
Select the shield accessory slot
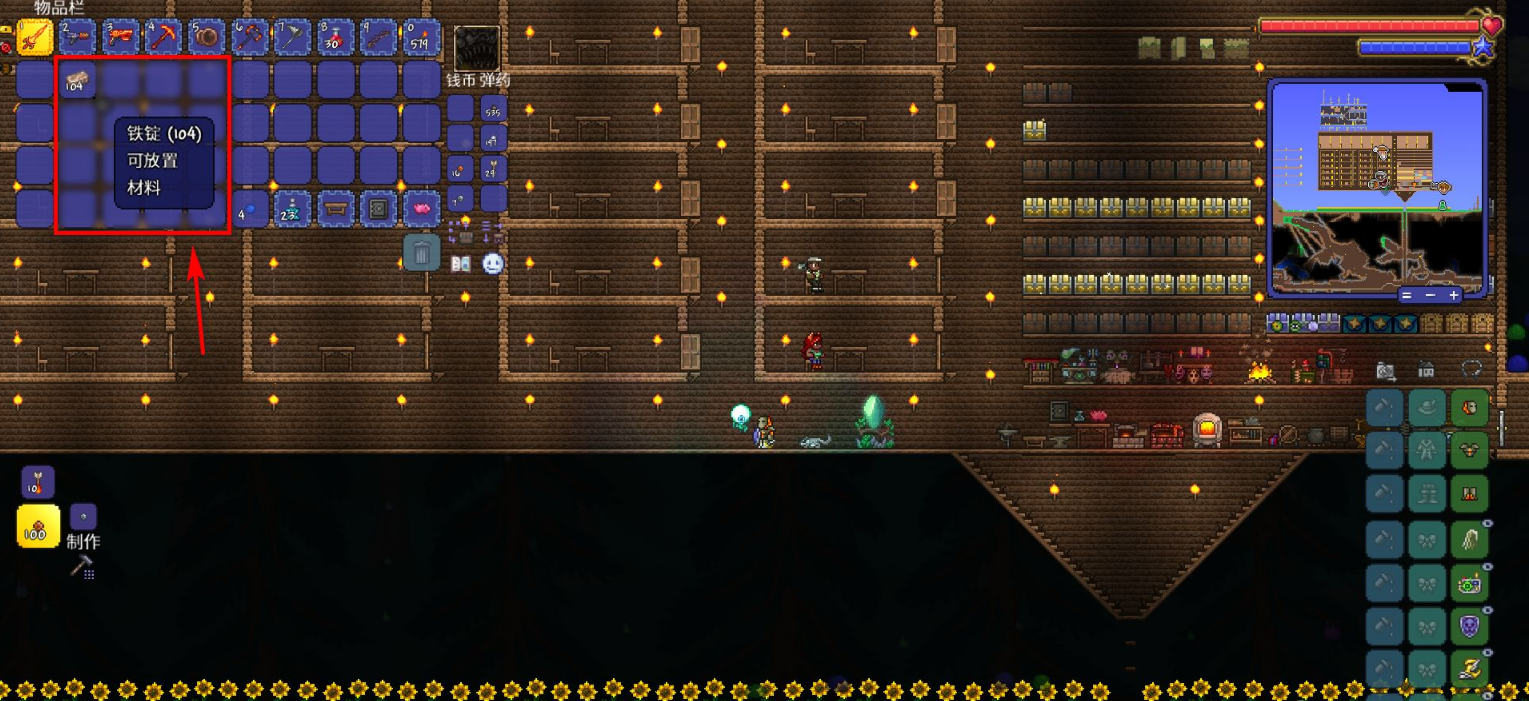tap(1468, 626)
